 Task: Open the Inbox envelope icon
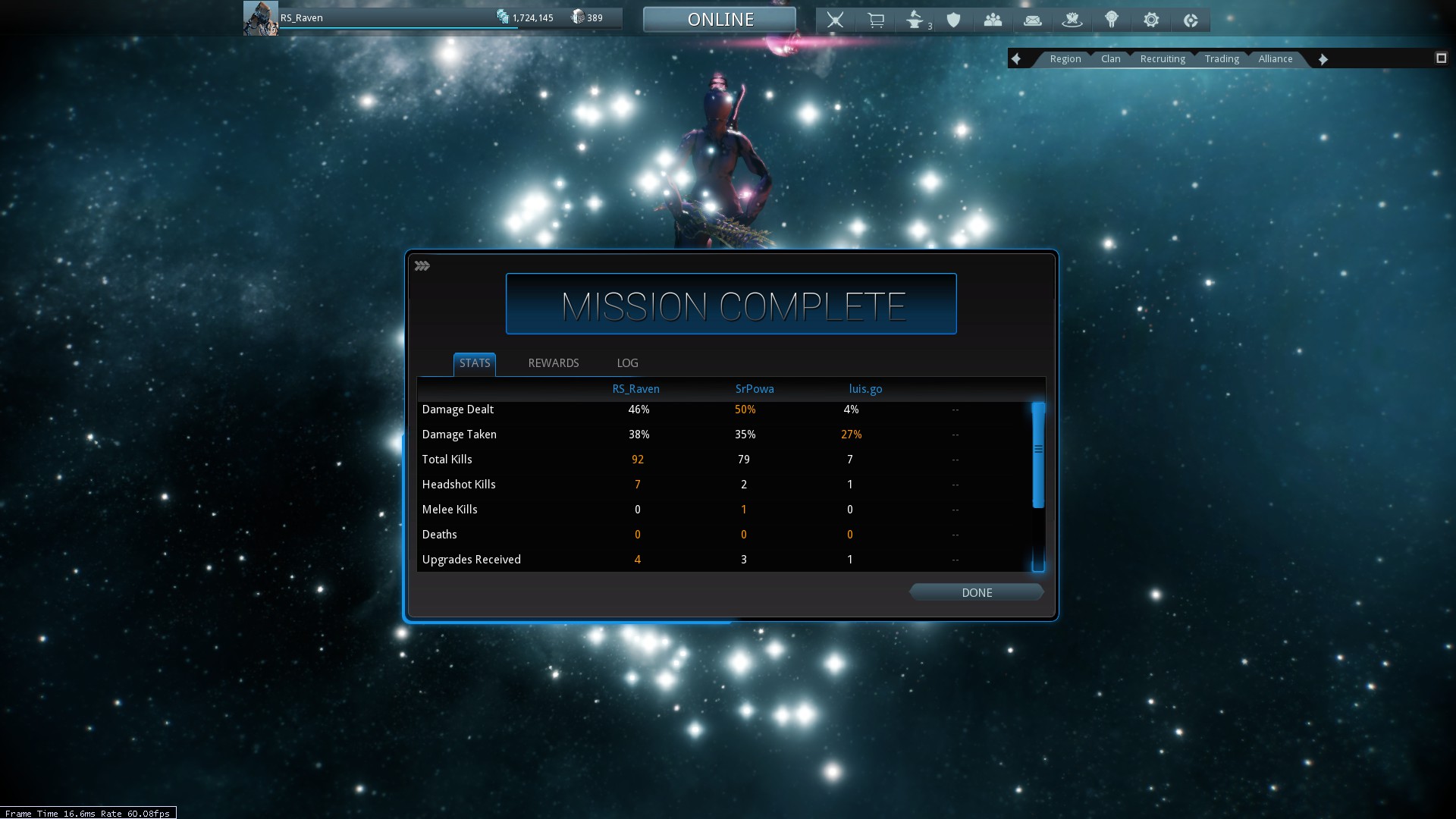tap(1033, 20)
